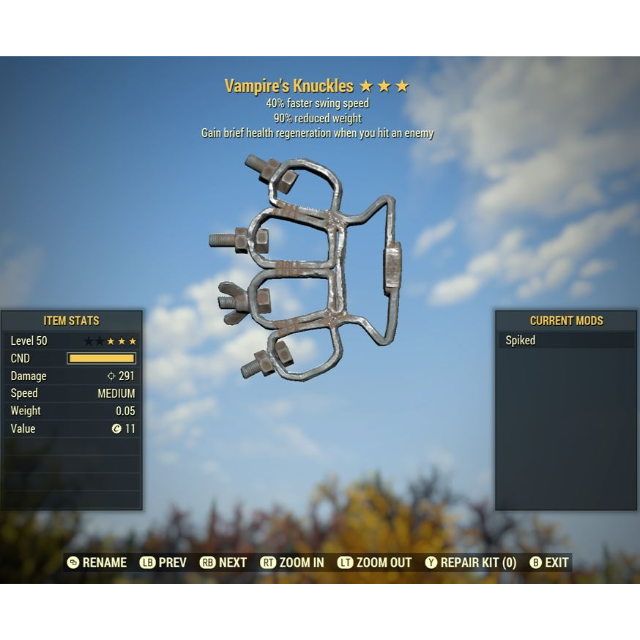
Task: Use the Repair Kit option
Action: [471, 563]
